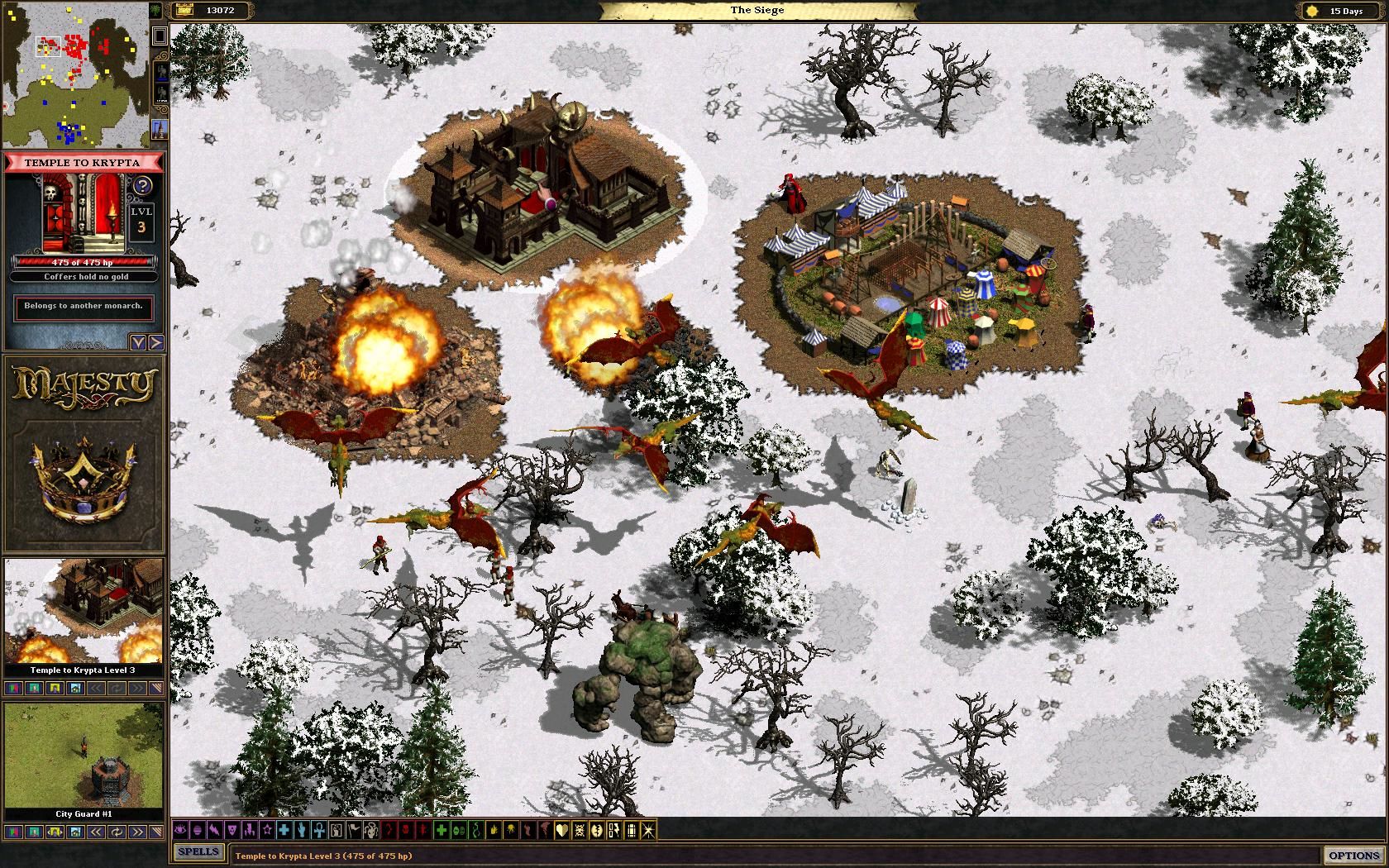The width and height of the screenshot is (1389, 868).
Task: Click the right arrow in temple panel
Action: pos(155,342)
